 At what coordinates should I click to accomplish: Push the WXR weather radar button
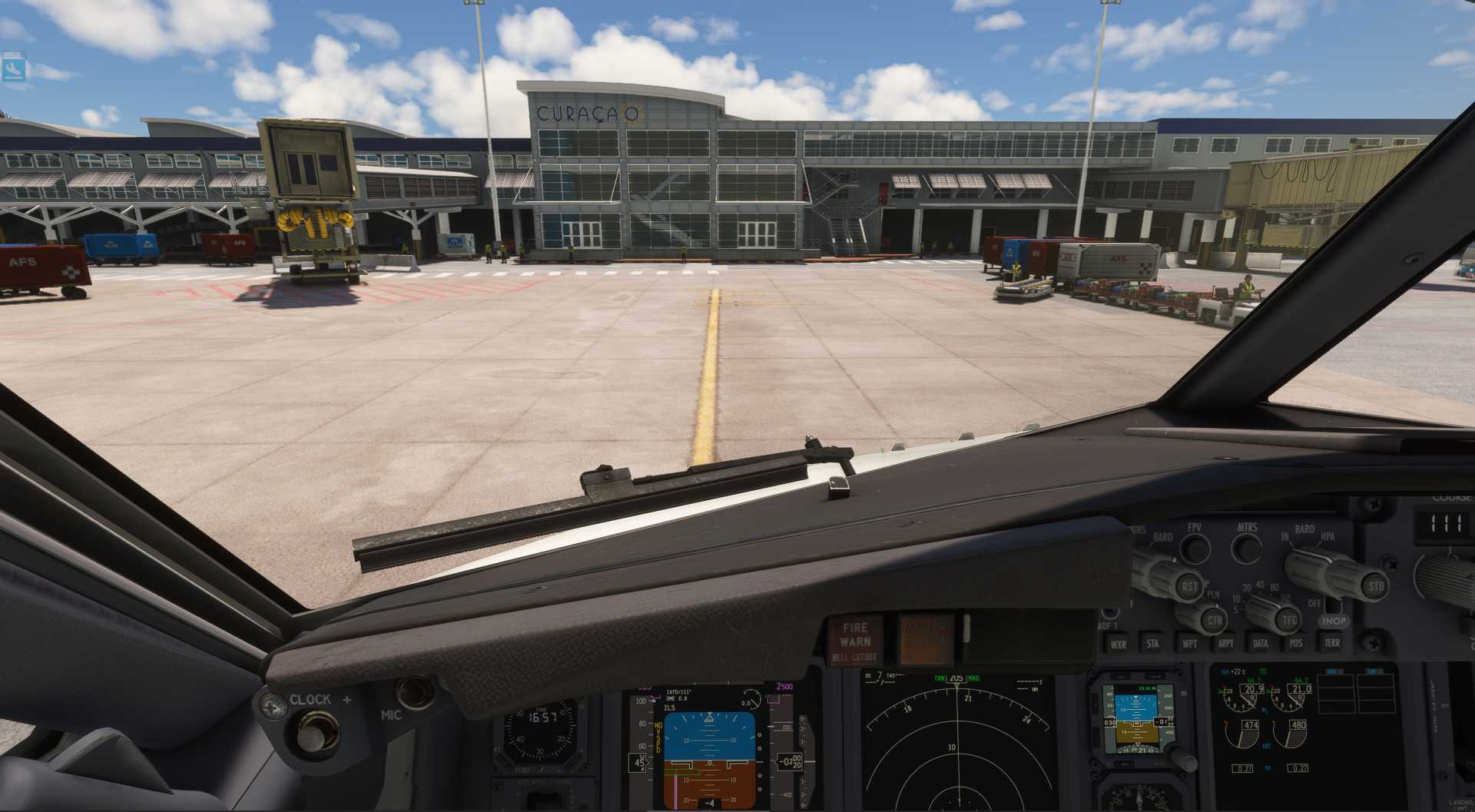click(x=1119, y=644)
